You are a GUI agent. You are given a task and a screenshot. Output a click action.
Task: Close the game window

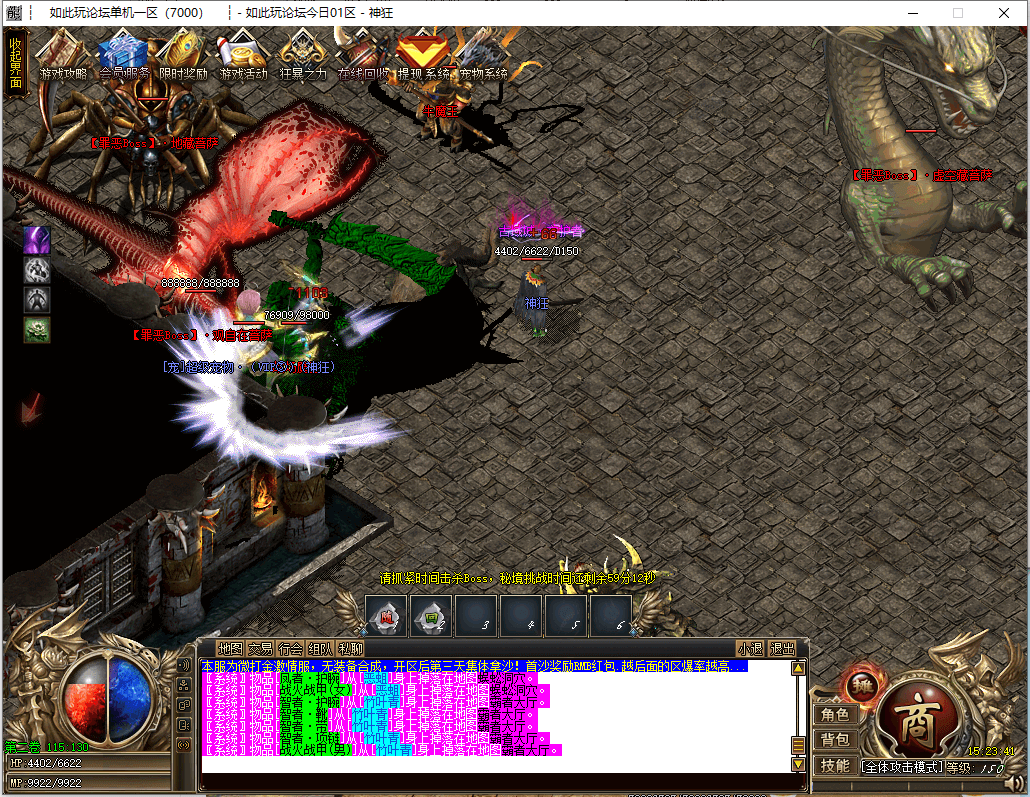1004,13
